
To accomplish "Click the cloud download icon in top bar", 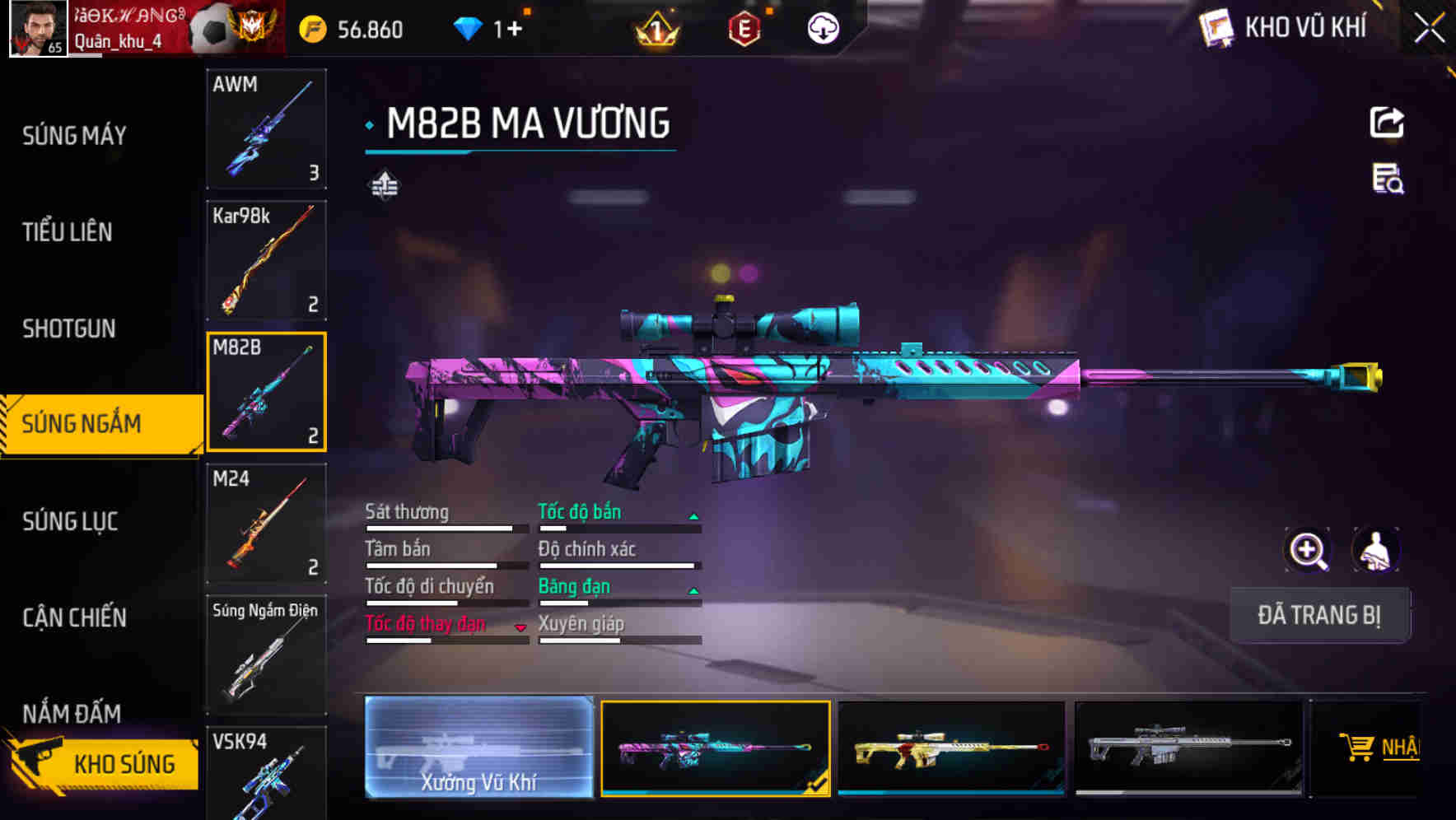I will coord(824,27).
